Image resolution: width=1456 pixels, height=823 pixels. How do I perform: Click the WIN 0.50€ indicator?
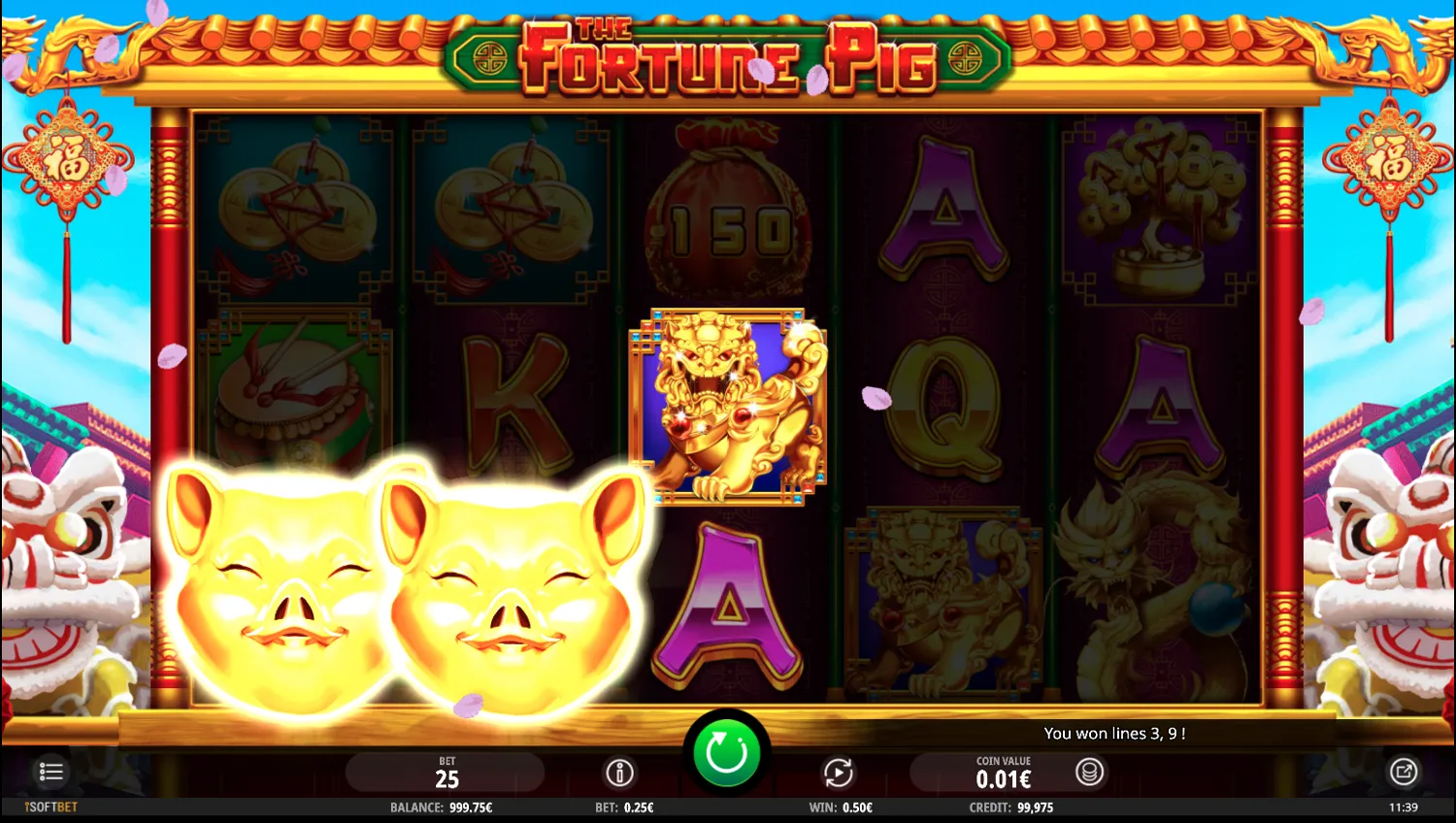[x=841, y=807]
